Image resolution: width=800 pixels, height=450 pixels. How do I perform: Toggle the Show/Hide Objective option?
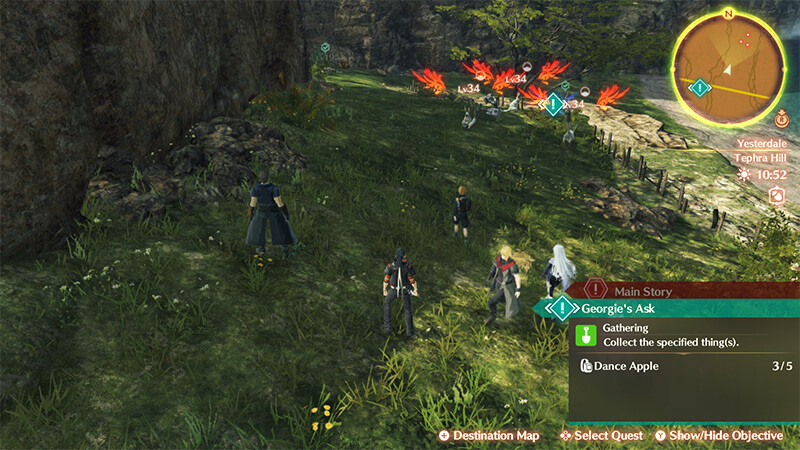click(x=718, y=436)
